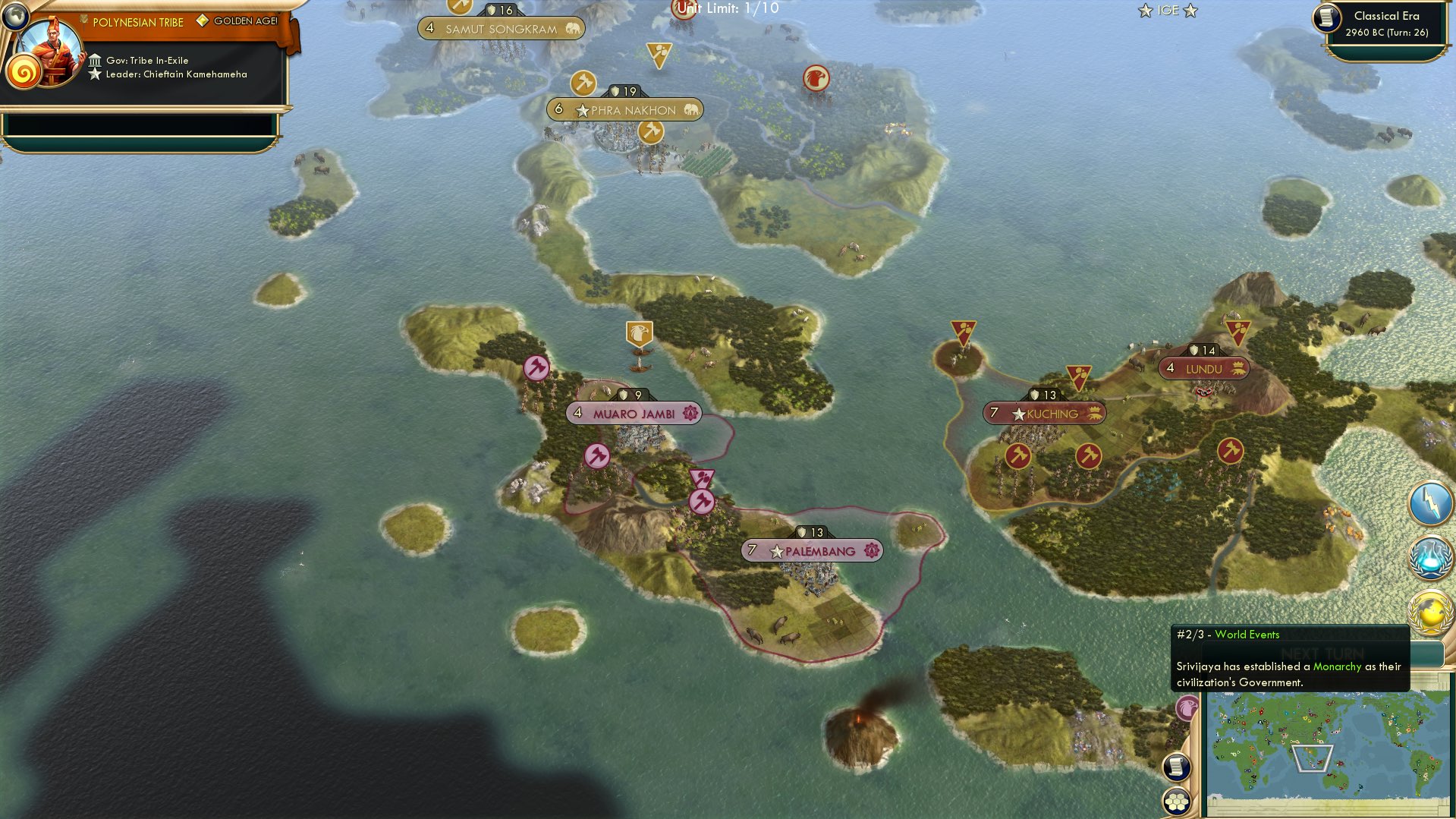Click the capital star on Phra Nakhon's banner
The width and height of the screenshot is (1456, 819).
point(582,109)
